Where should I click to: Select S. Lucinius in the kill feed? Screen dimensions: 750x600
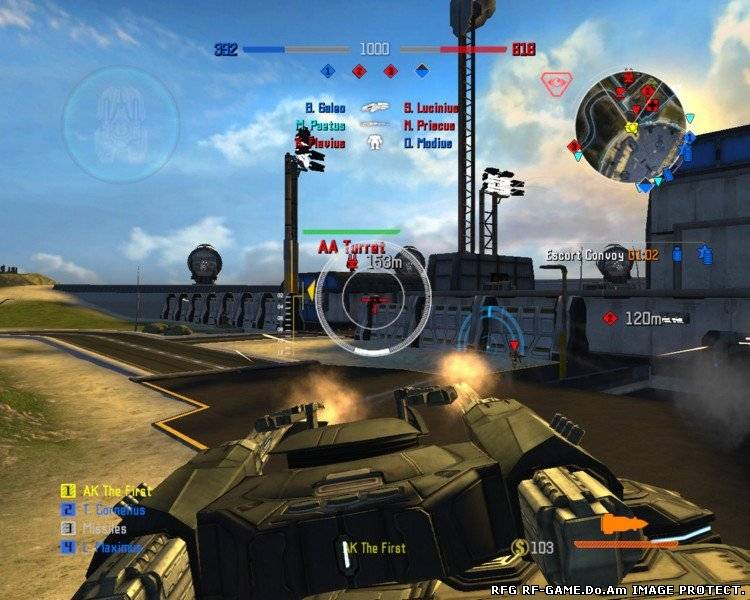[x=430, y=108]
